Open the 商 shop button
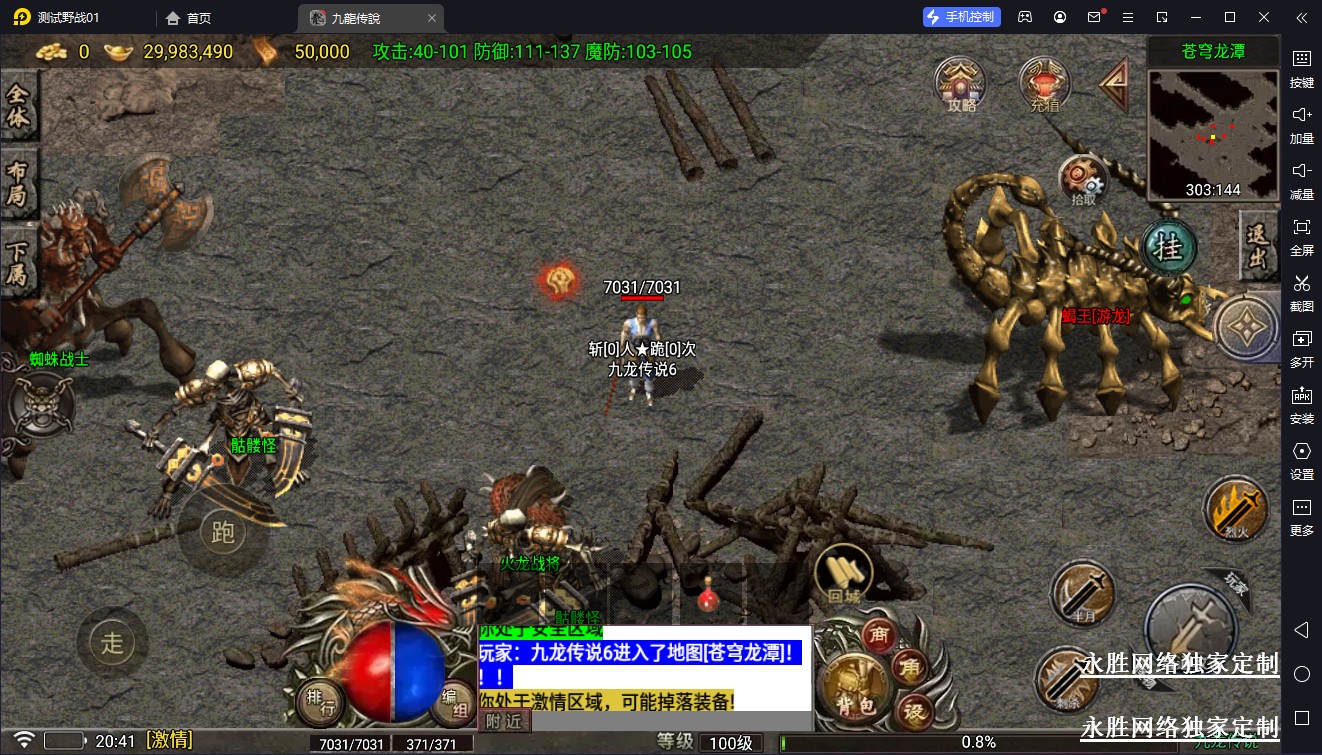The image size is (1322, 755). pyautogui.click(x=880, y=634)
